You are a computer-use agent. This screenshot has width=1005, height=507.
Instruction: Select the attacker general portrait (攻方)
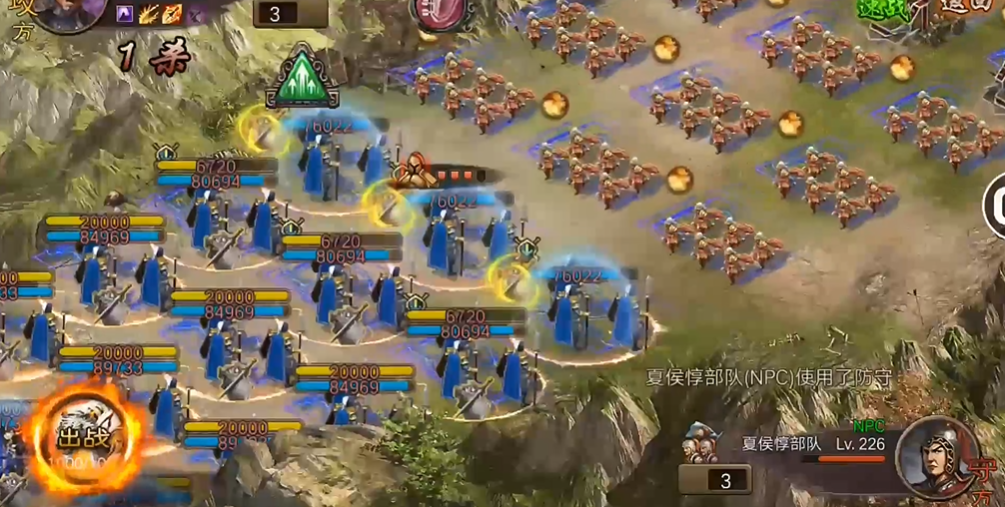pos(68,12)
